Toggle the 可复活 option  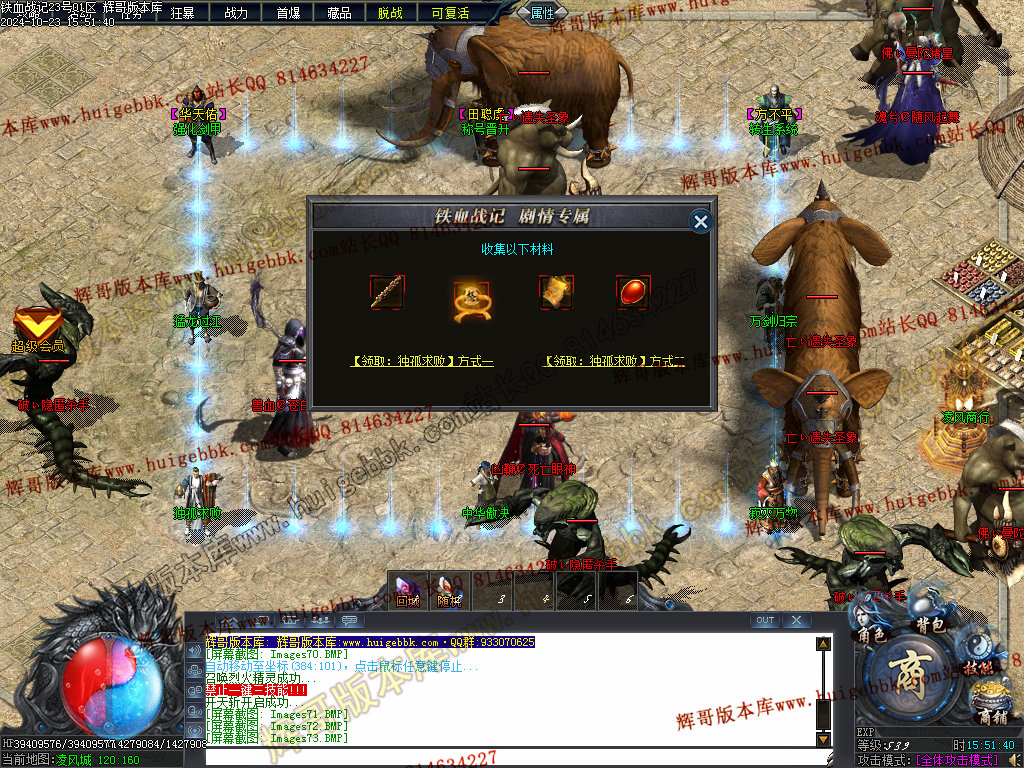(x=450, y=13)
